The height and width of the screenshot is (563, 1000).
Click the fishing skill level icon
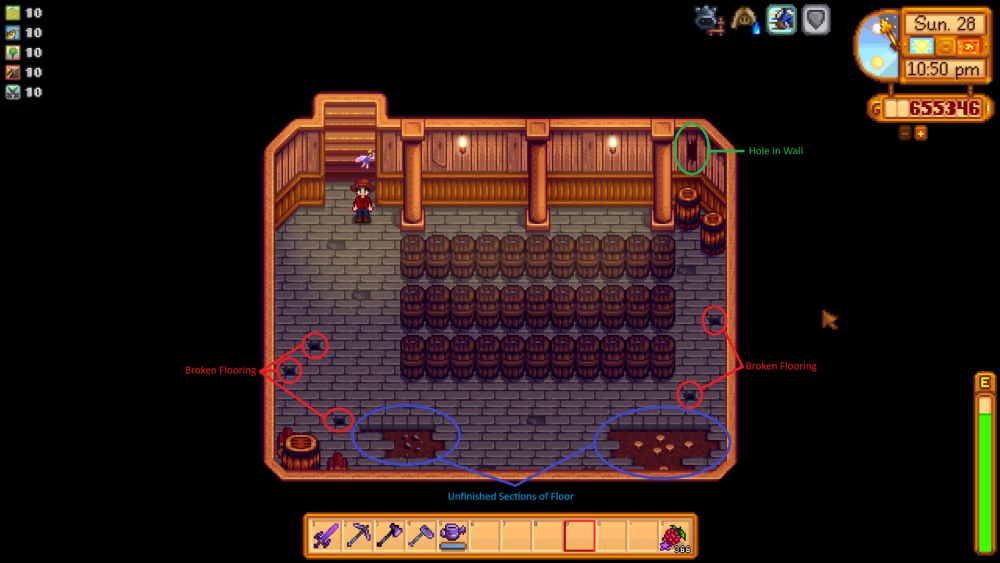click(13, 33)
